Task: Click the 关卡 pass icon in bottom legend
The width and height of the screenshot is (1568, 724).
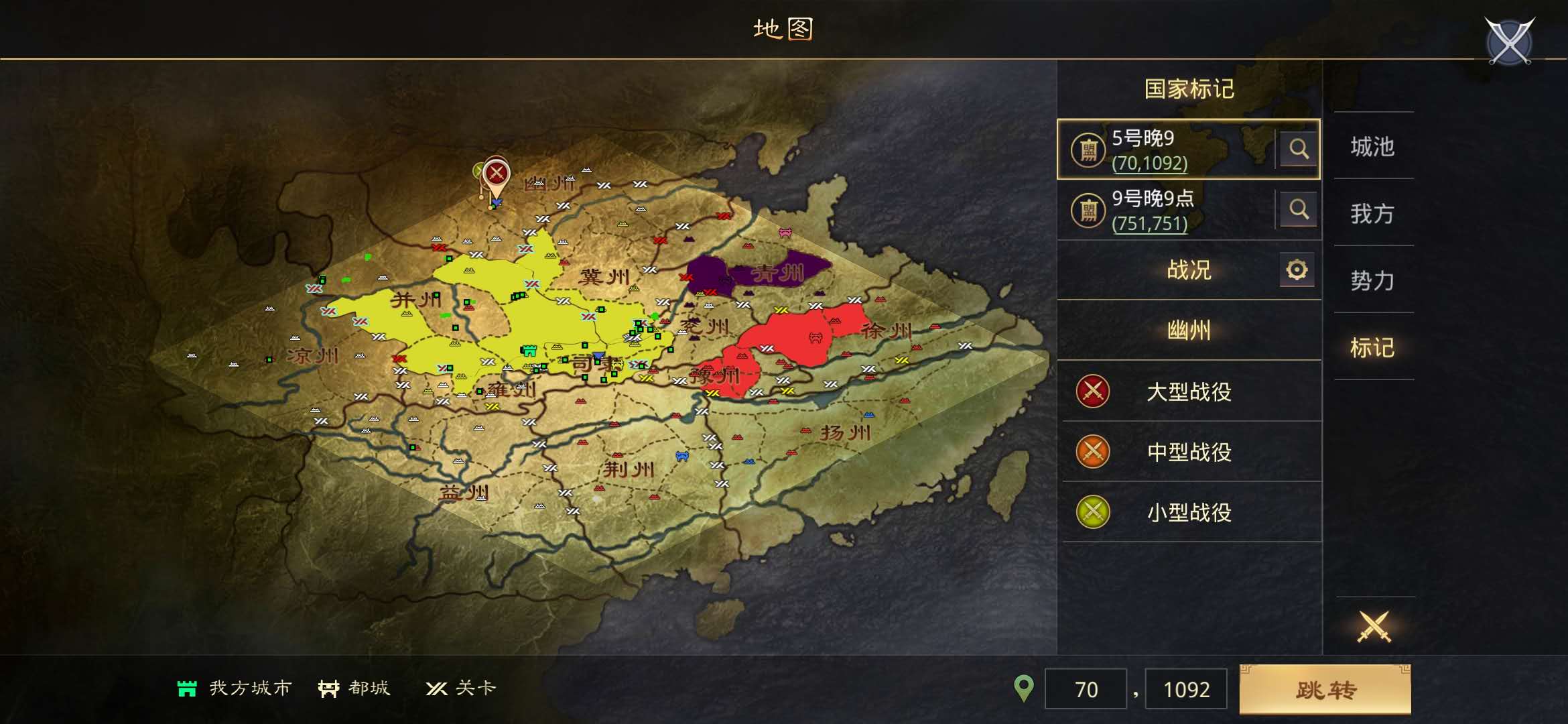Action: [x=438, y=688]
